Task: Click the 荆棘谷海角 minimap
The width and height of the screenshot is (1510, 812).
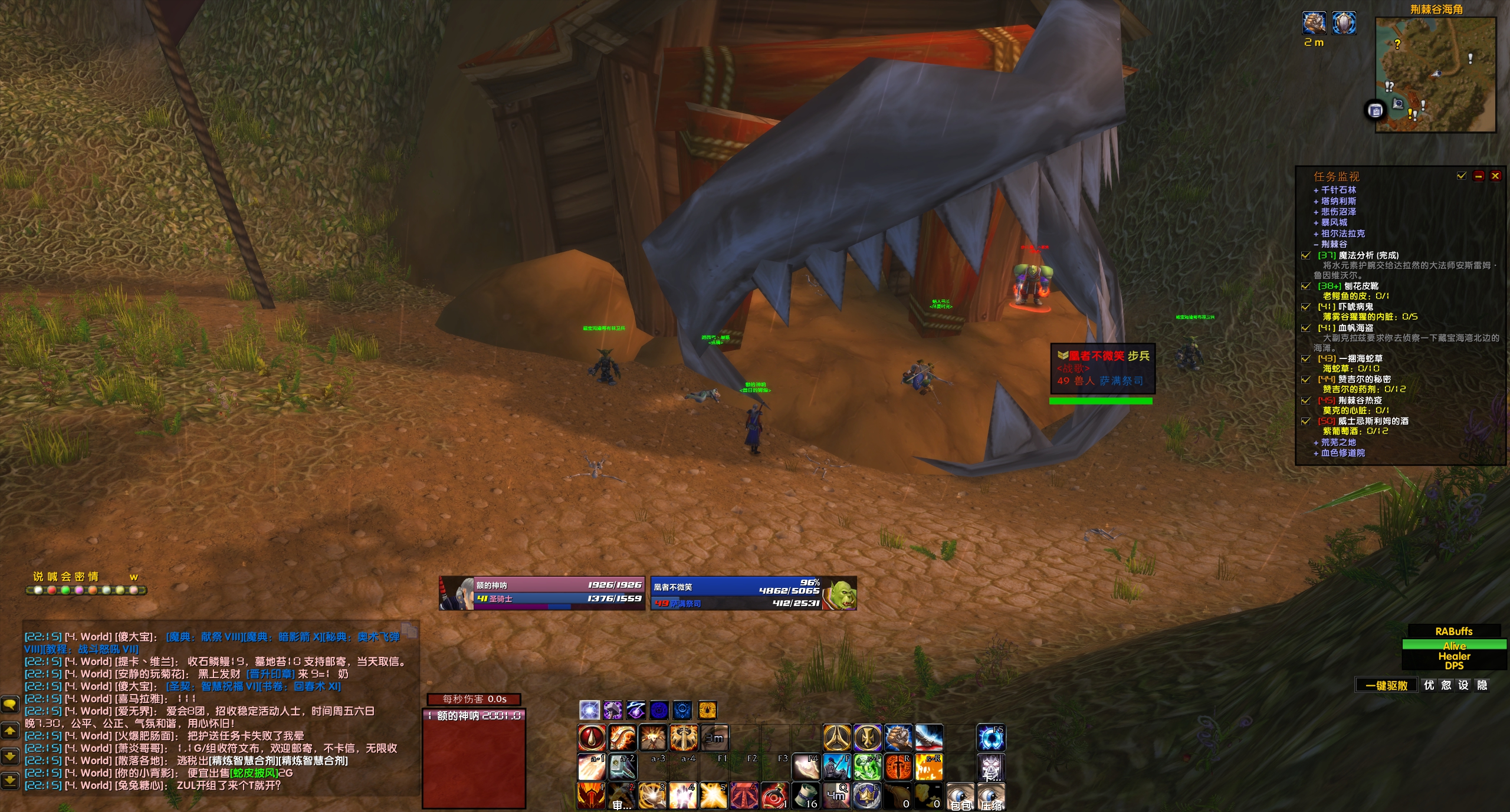Action: [x=1435, y=74]
